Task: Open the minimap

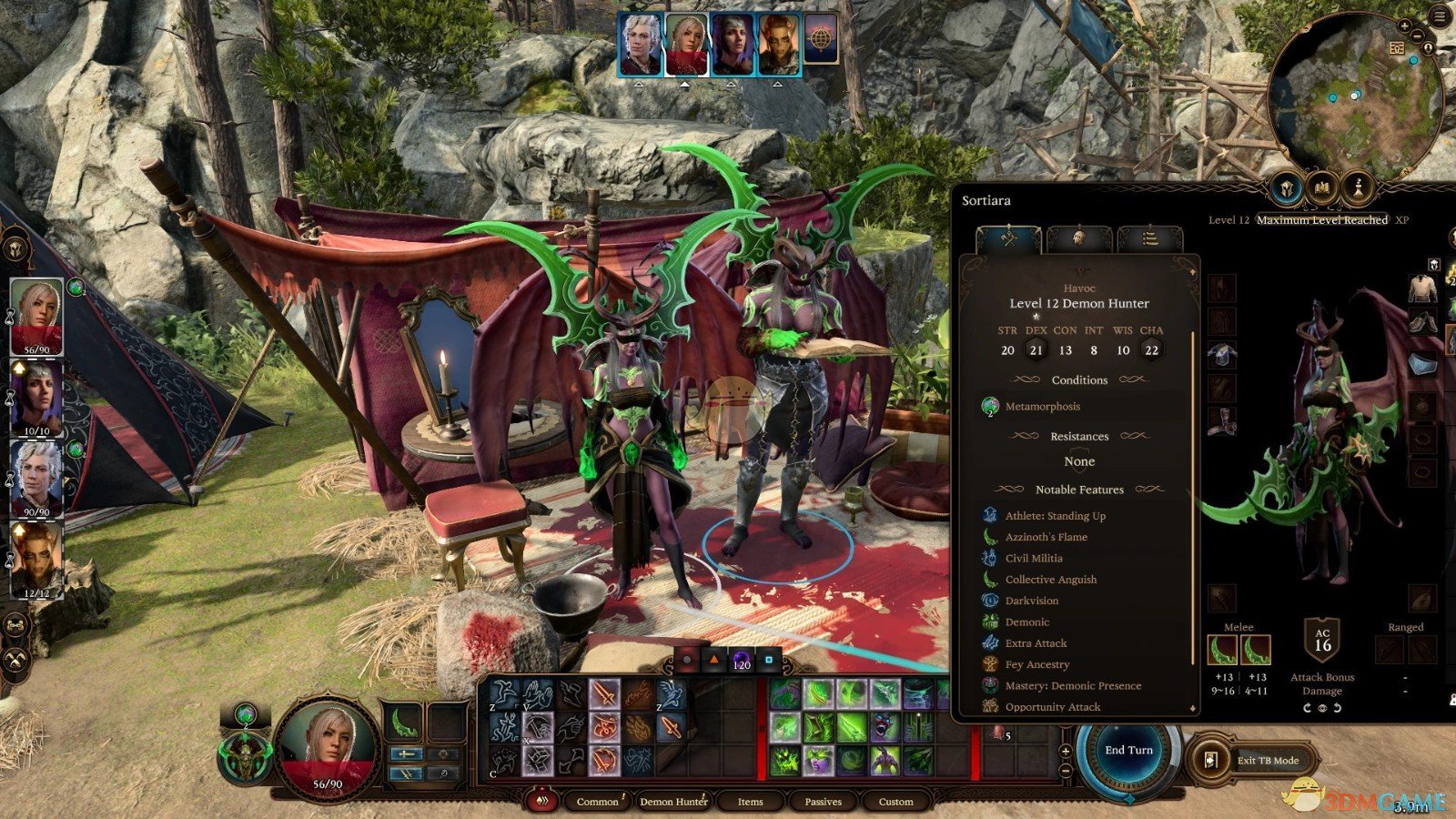Action: pyautogui.click(x=1355, y=96)
